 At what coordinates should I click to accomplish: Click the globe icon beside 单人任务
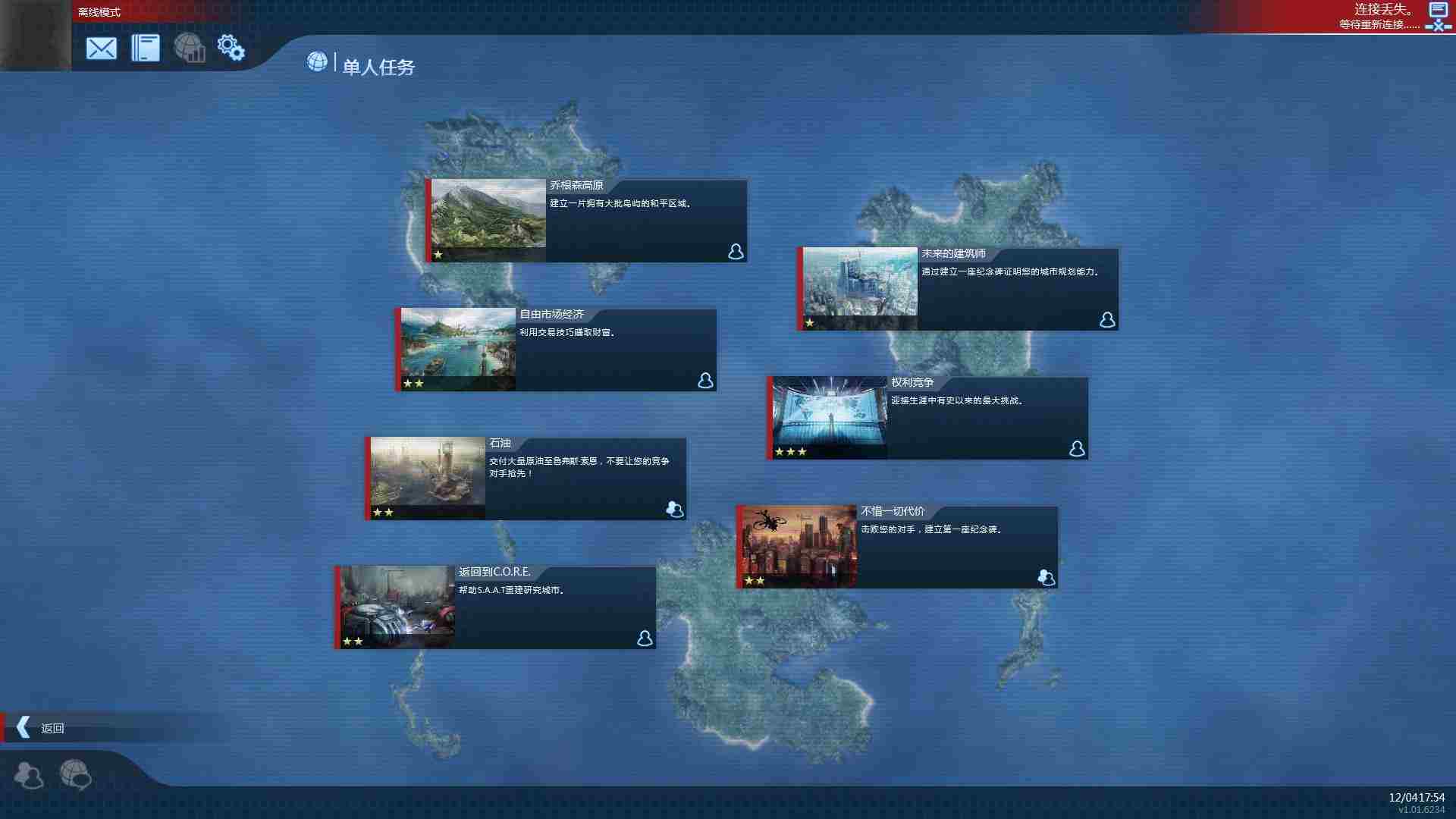pos(317,61)
